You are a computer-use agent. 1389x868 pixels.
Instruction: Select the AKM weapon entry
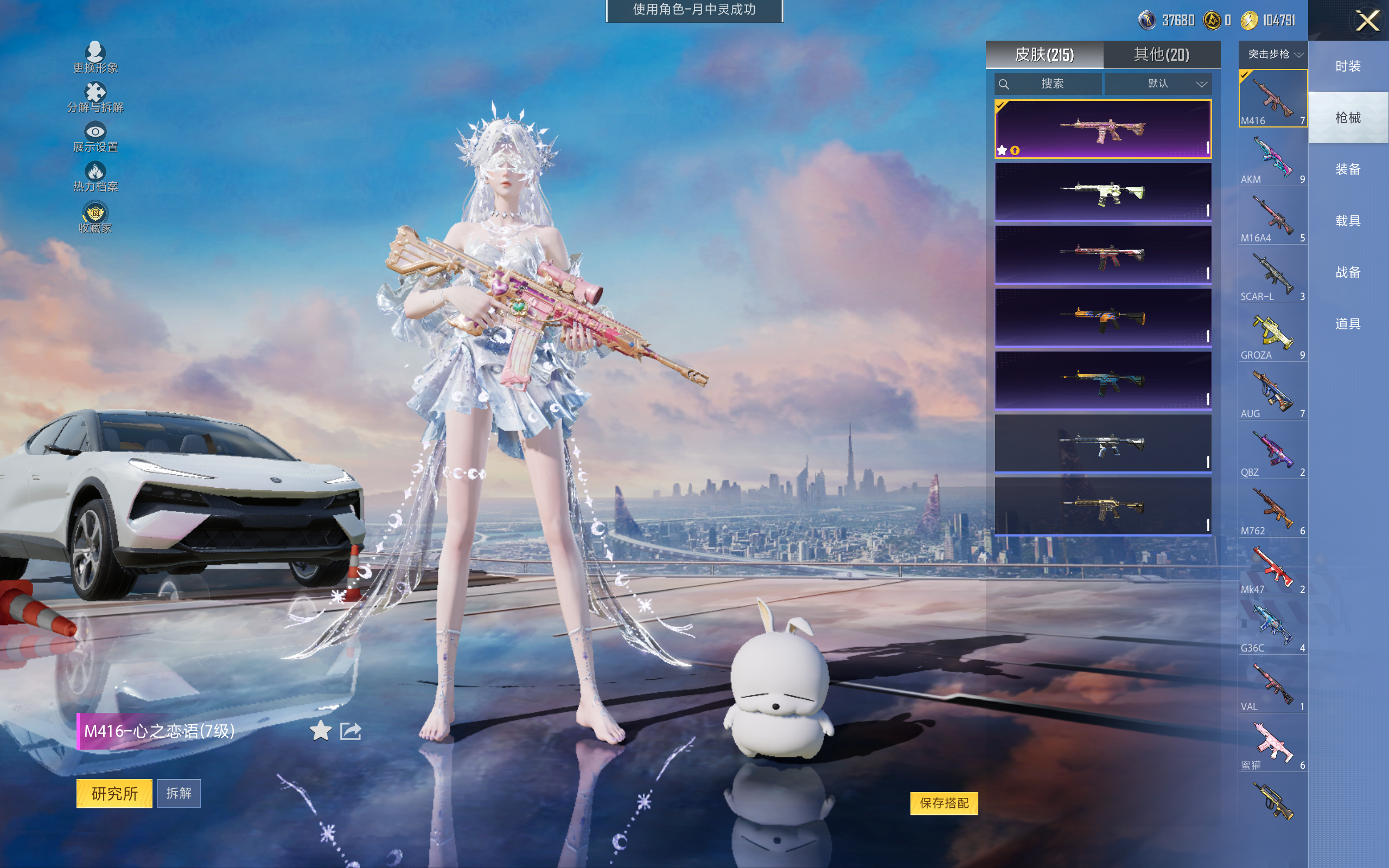[x=1272, y=158]
